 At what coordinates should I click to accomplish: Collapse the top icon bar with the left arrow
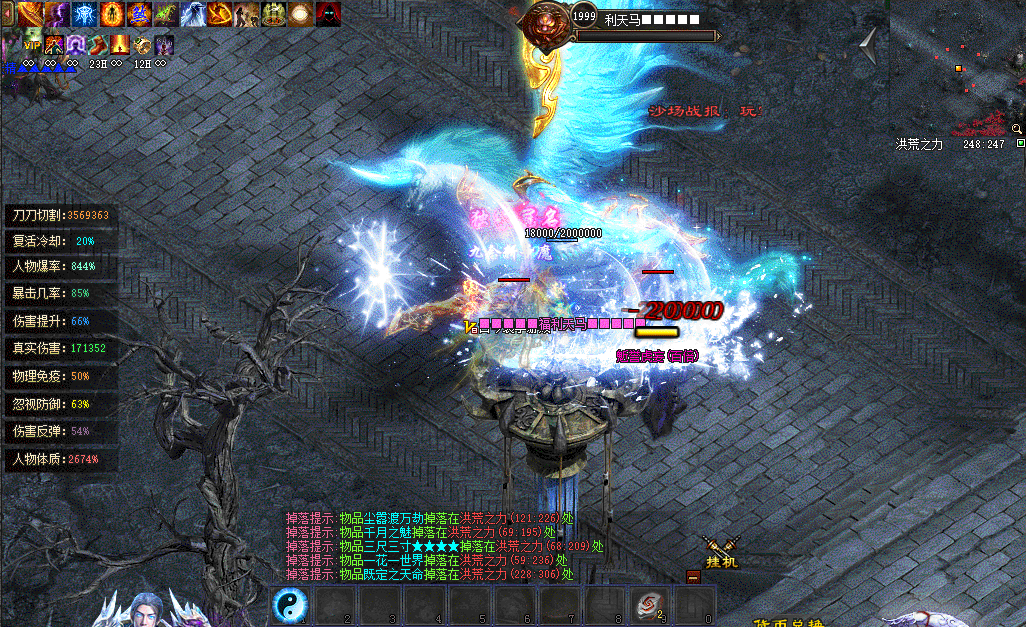click(x=8, y=14)
